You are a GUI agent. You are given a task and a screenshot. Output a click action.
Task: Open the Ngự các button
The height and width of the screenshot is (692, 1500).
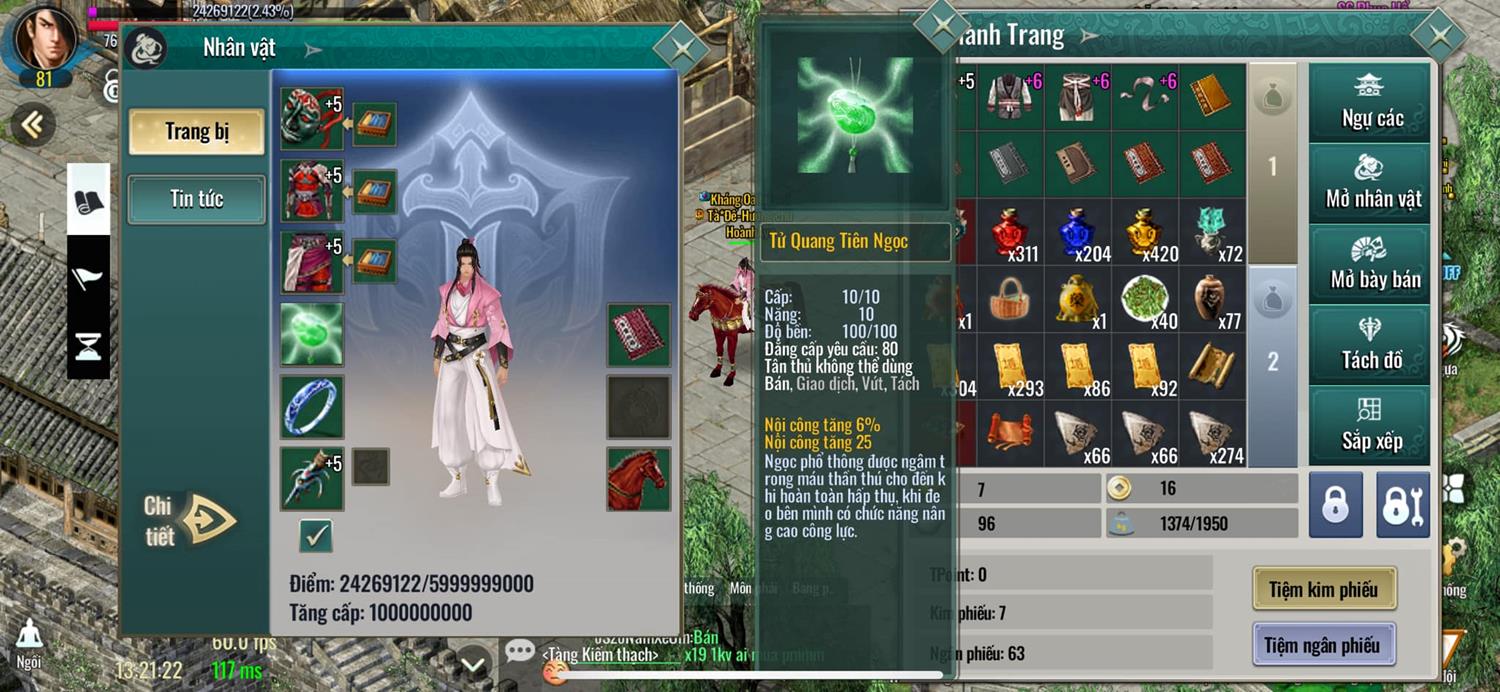(x=1371, y=103)
